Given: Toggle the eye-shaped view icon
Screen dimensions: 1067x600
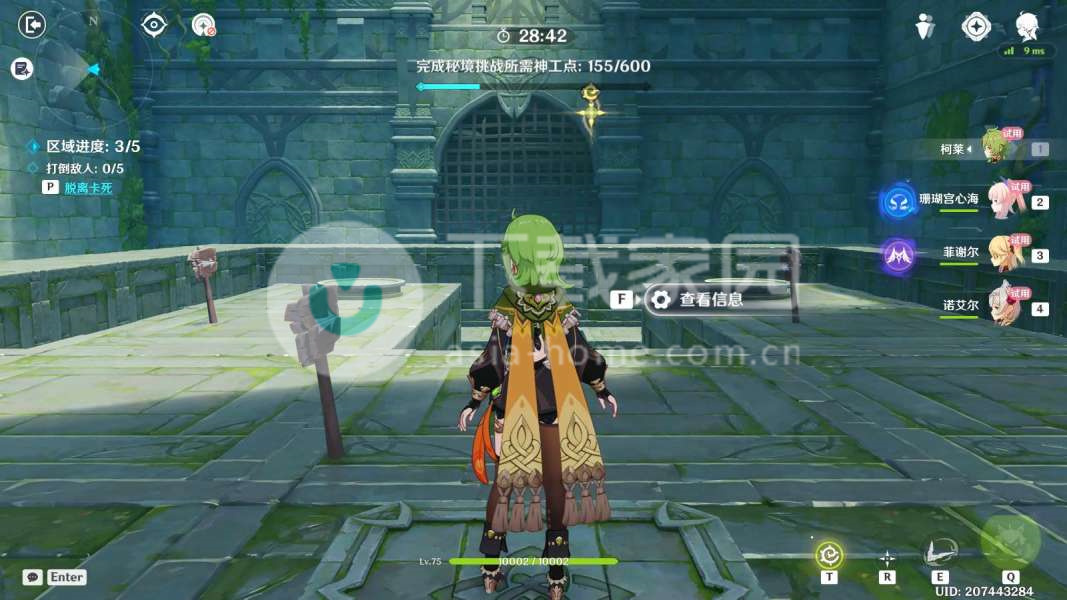Looking at the screenshot, I should point(153,24).
